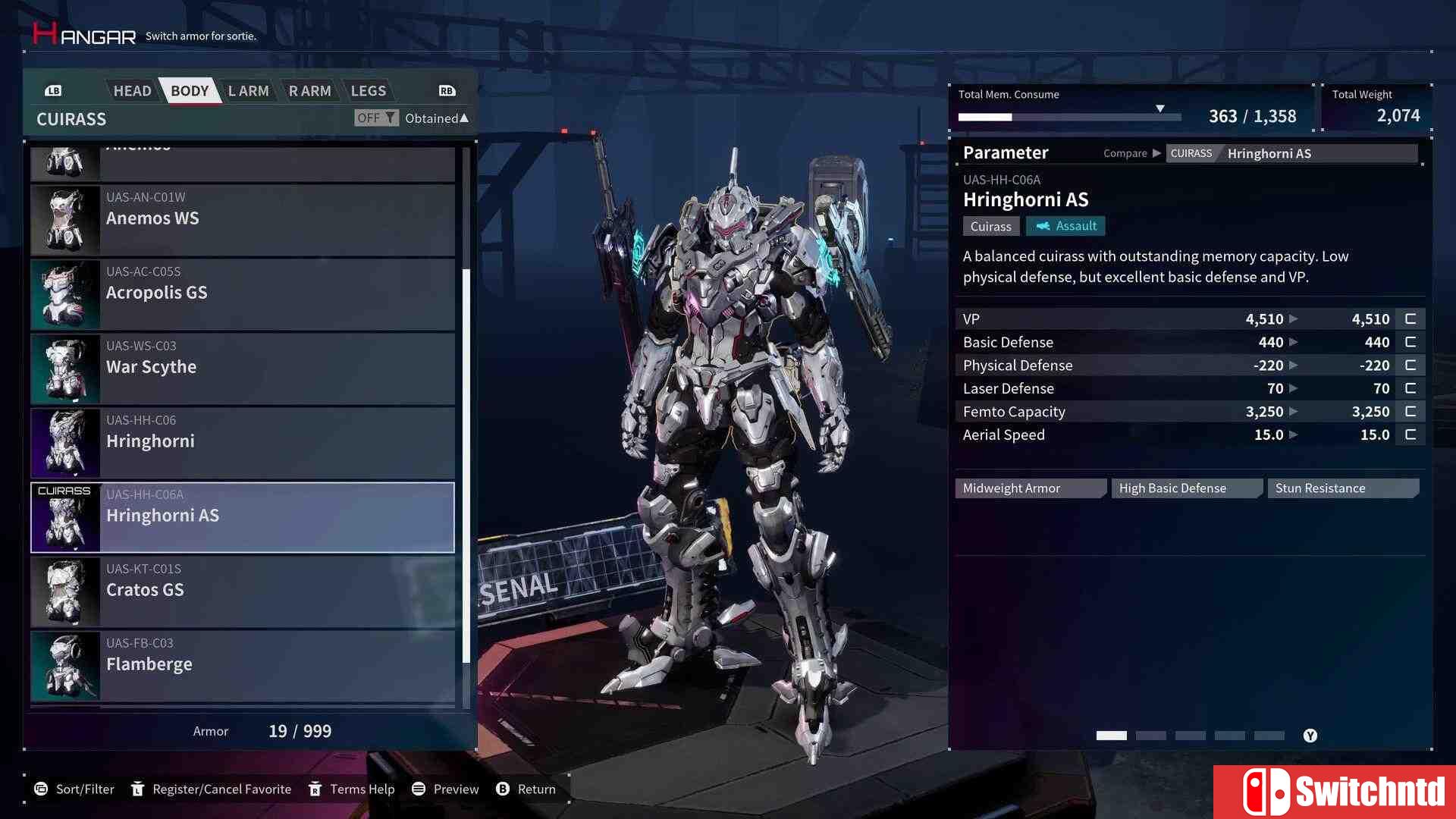
Task: Select the Flamberge cuirass
Action: (243, 666)
